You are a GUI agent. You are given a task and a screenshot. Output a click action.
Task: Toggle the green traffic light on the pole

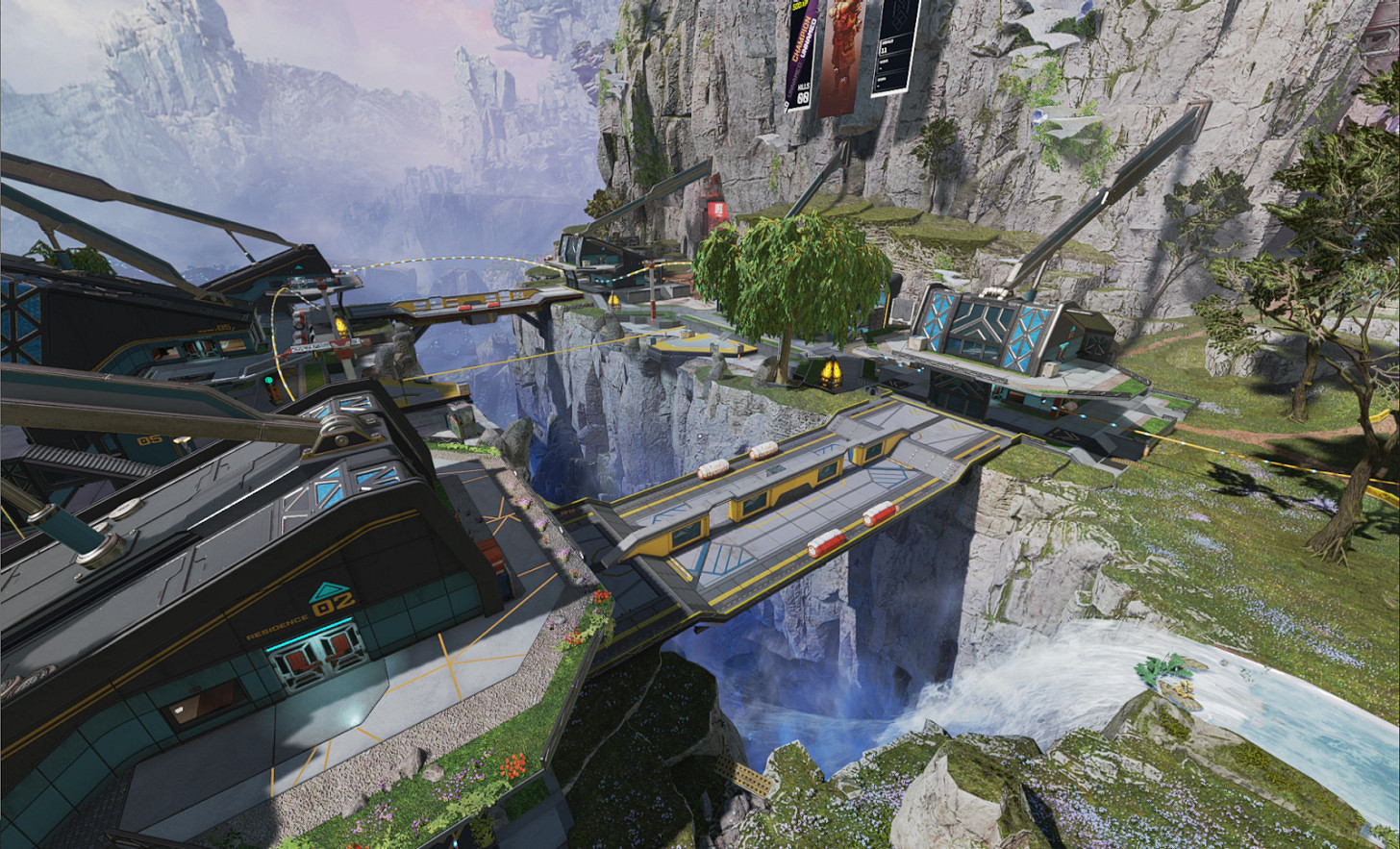pos(267,379)
